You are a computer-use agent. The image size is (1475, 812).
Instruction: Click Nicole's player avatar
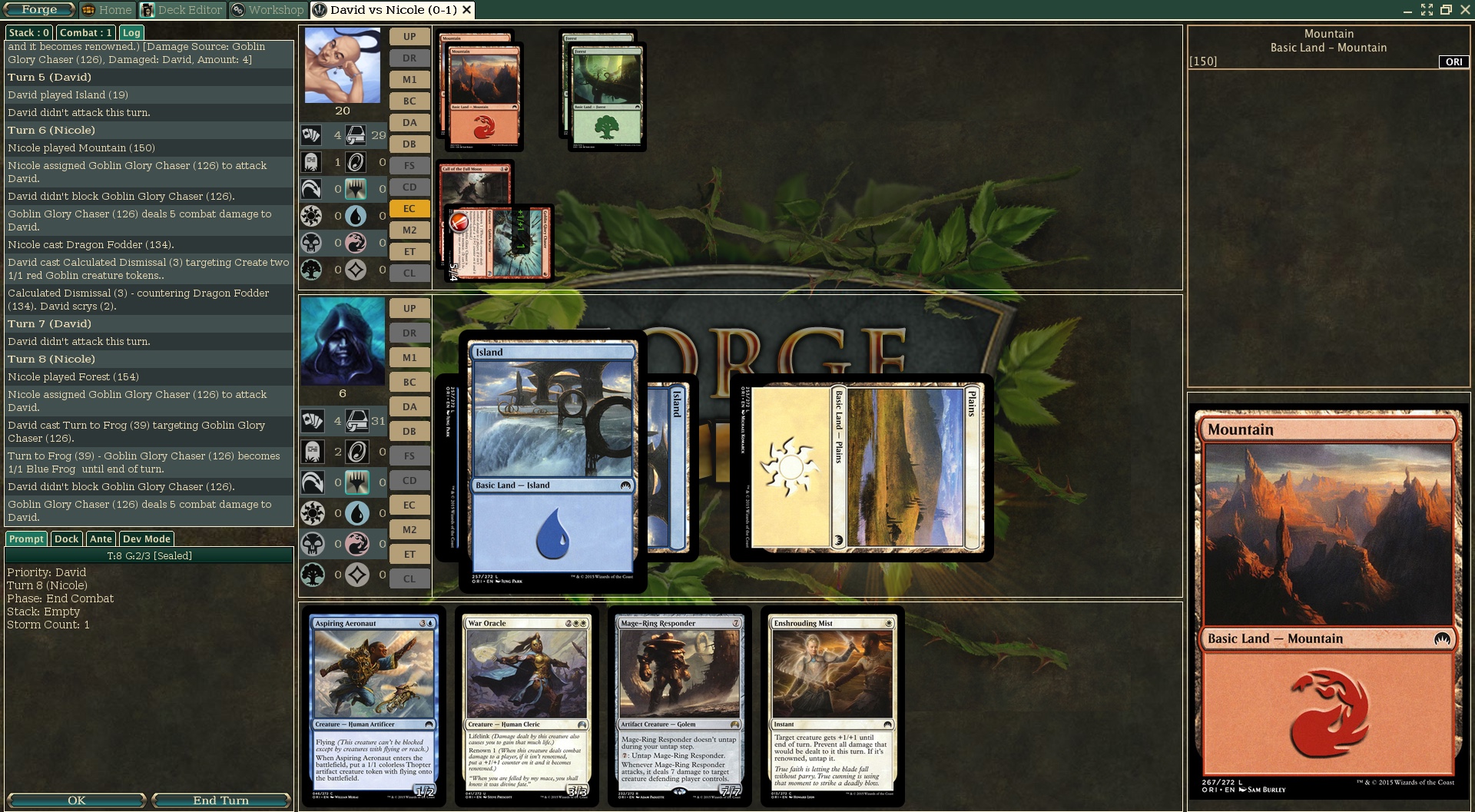343,65
